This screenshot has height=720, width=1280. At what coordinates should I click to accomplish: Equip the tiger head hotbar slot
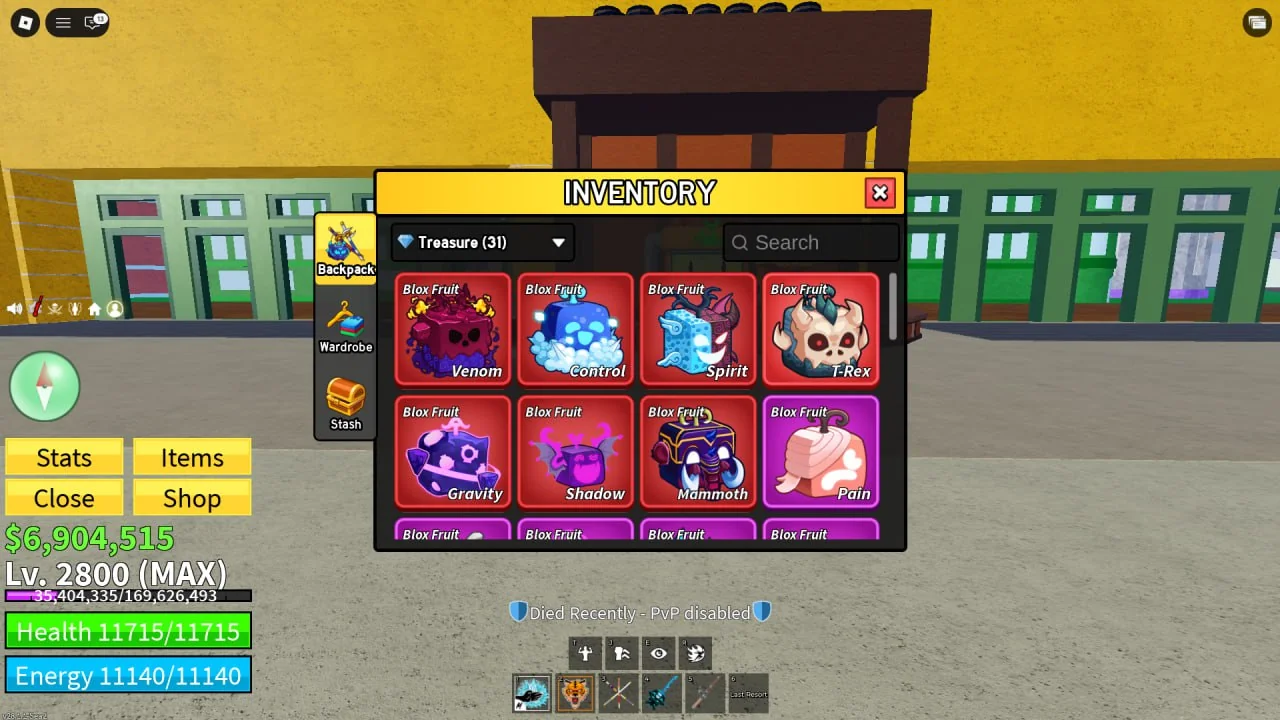[575, 693]
